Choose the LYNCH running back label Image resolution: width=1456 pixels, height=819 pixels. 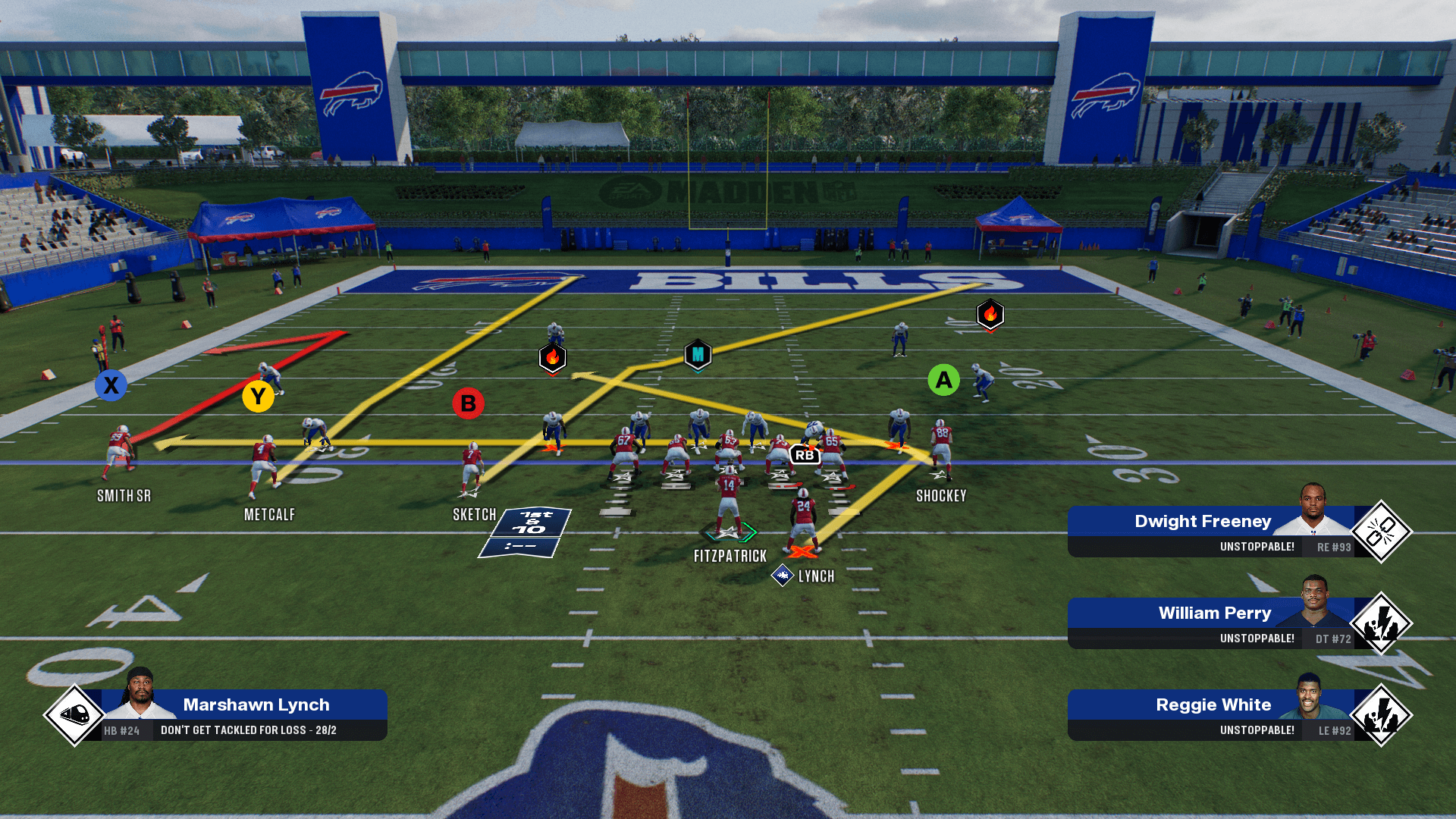tap(816, 576)
